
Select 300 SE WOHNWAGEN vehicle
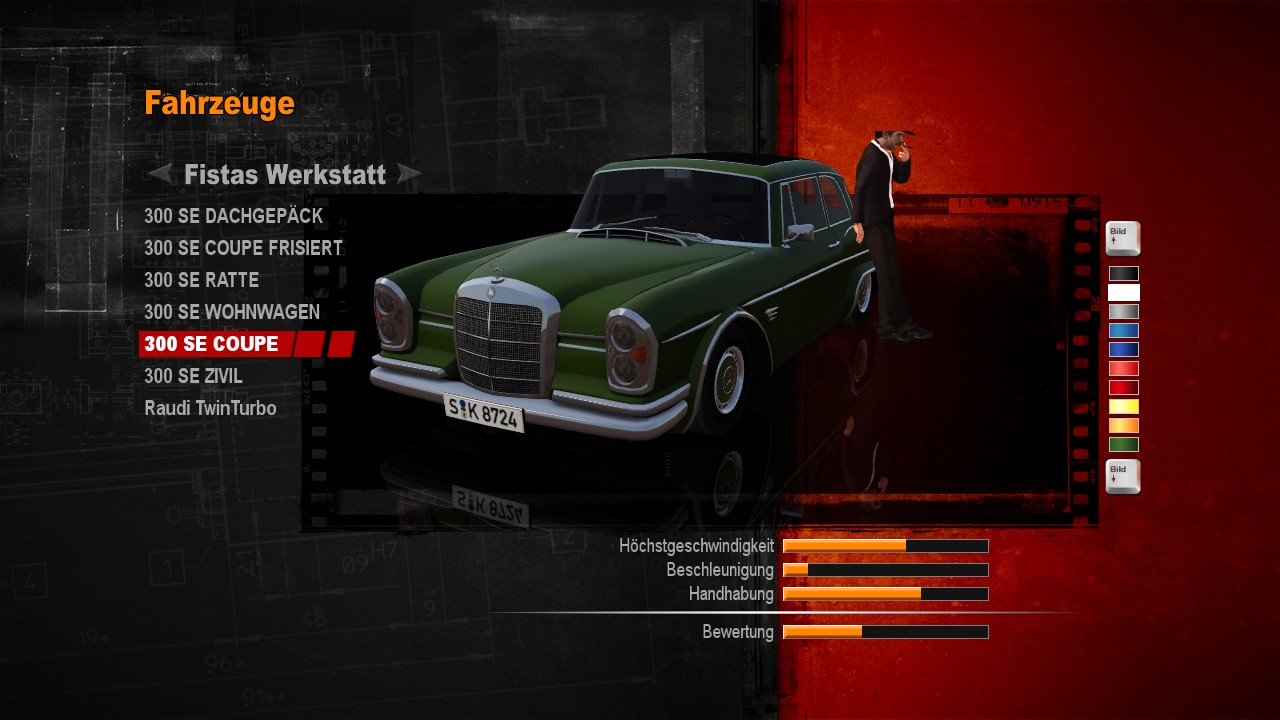point(232,312)
